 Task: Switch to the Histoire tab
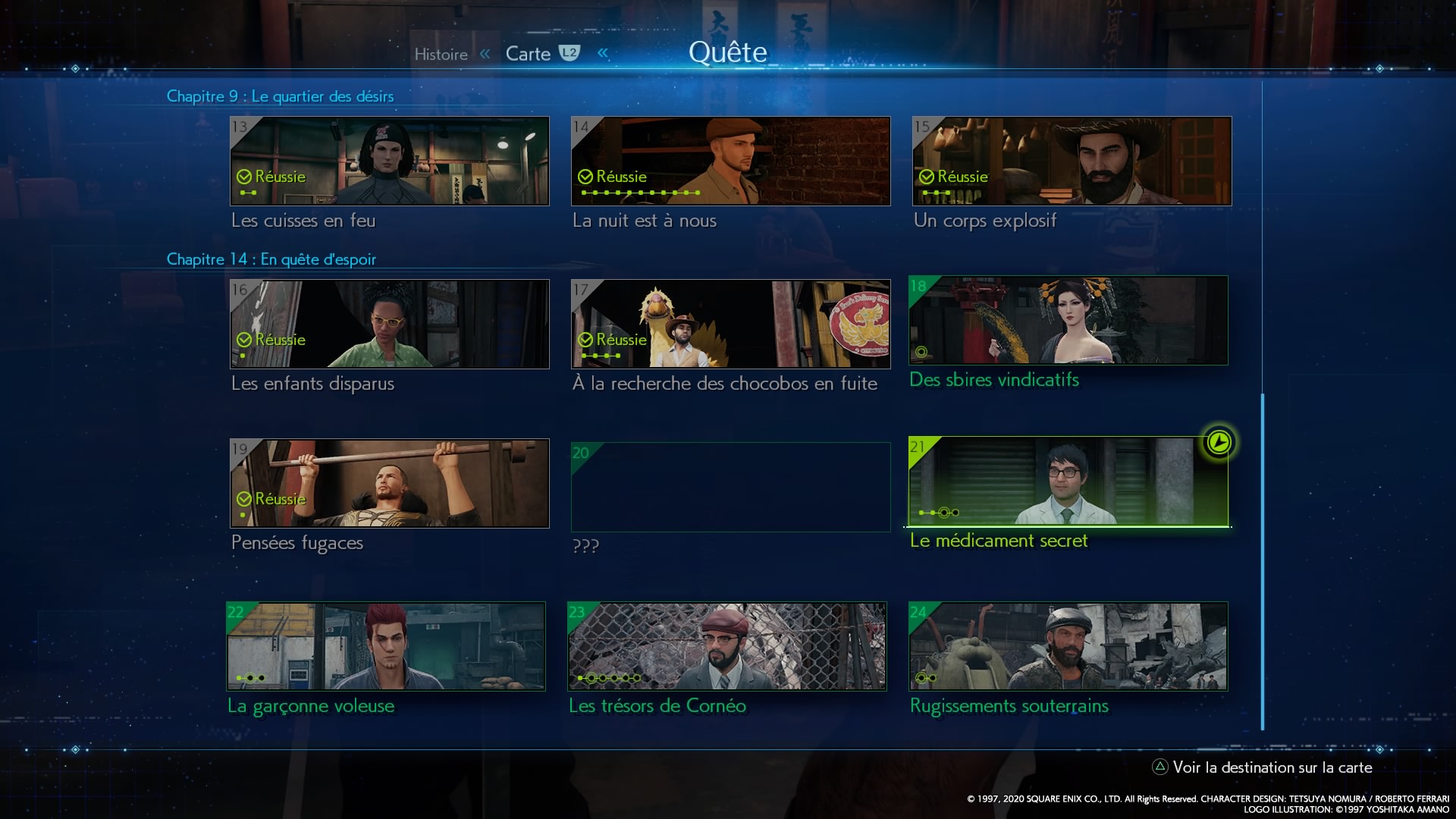click(x=441, y=55)
